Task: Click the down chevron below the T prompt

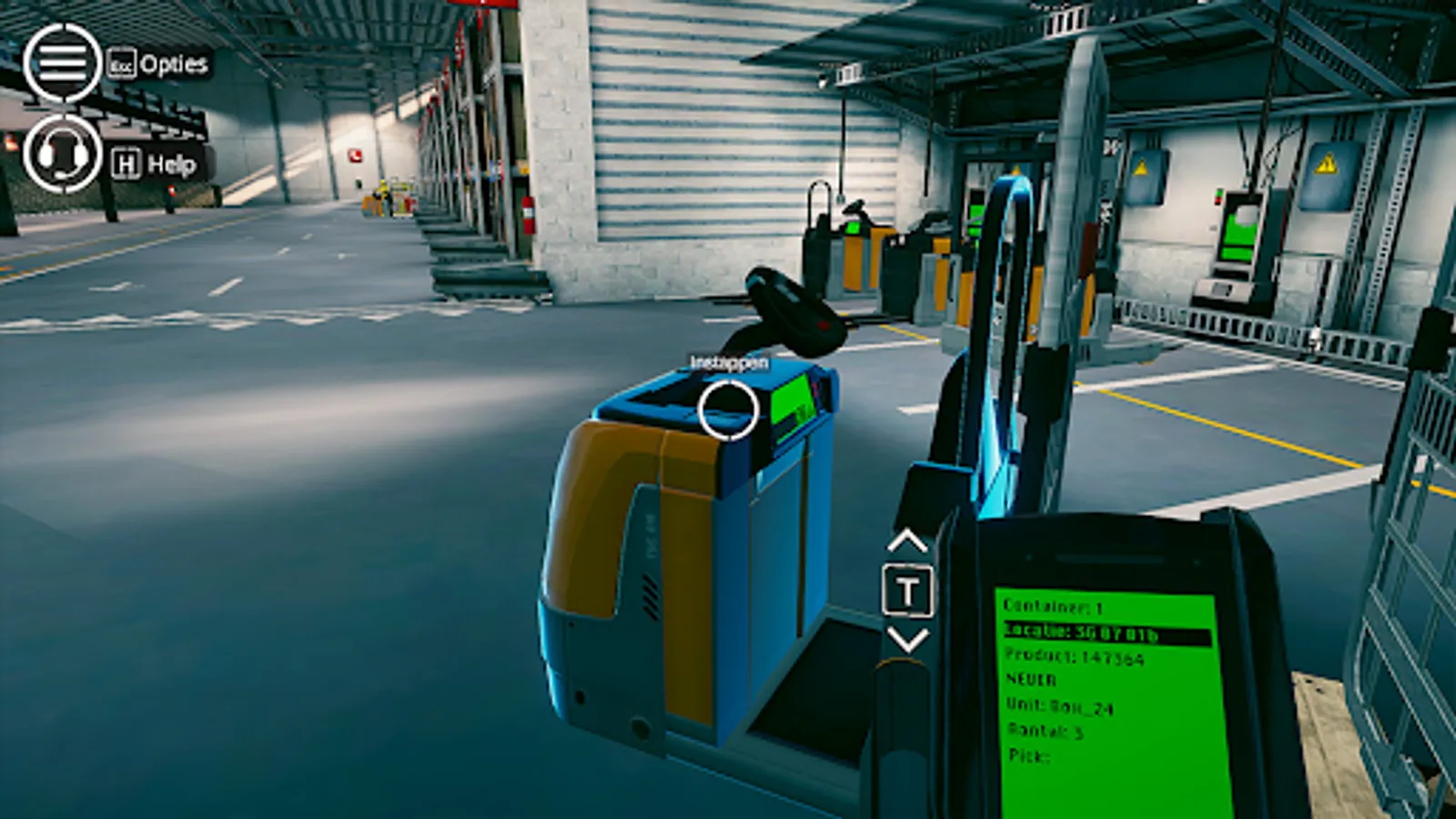Action: (x=906, y=642)
